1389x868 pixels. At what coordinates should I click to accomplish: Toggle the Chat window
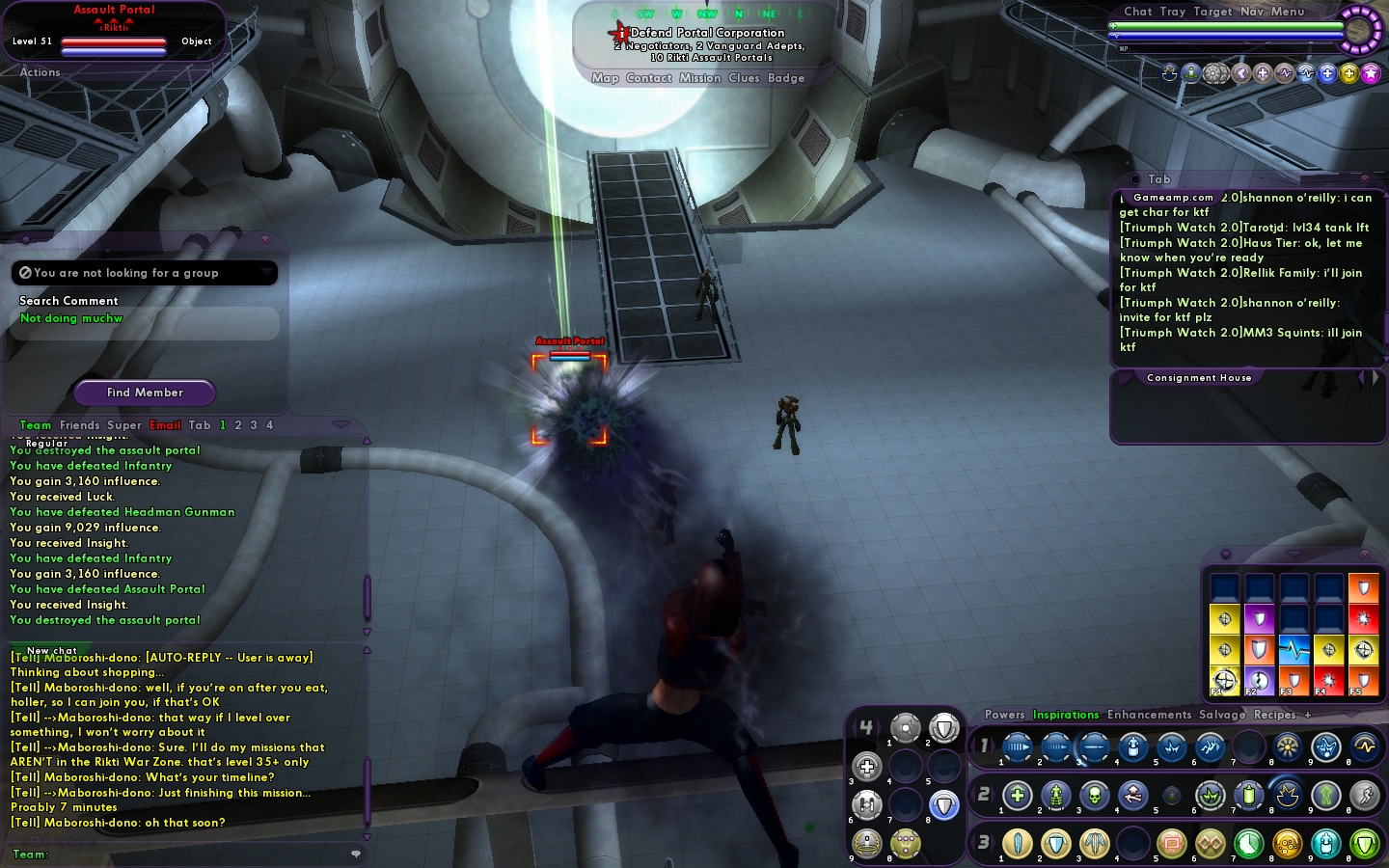point(1138,12)
